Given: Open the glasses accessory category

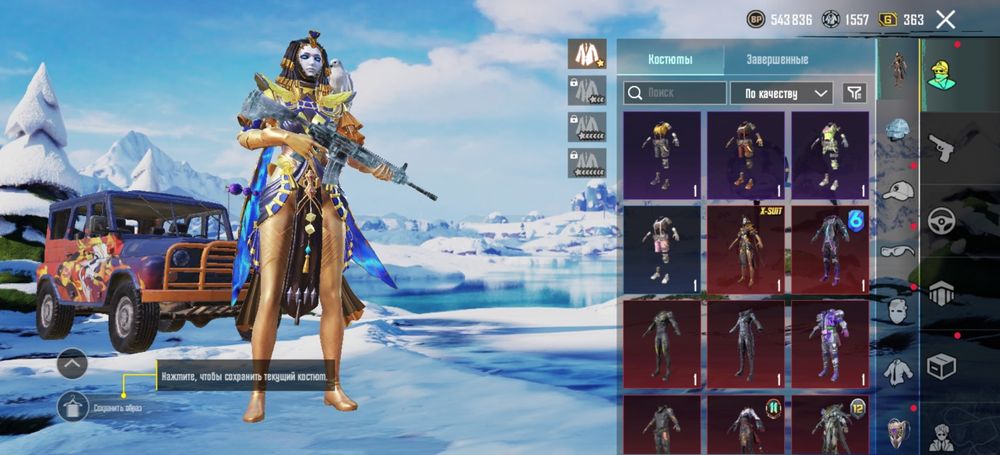Looking at the screenshot, I should [898, 250].
